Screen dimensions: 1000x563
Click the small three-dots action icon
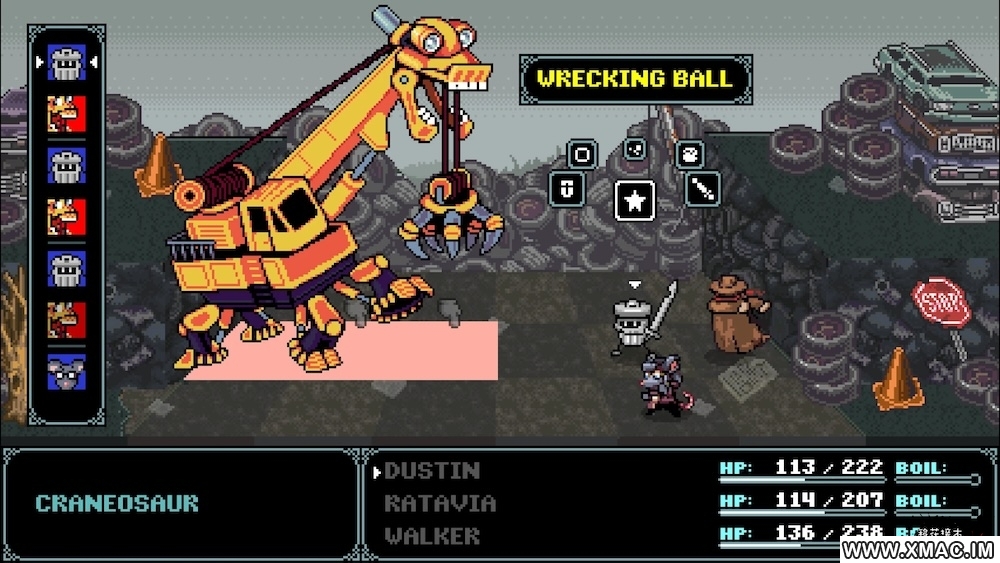click(x=634, y=149)
